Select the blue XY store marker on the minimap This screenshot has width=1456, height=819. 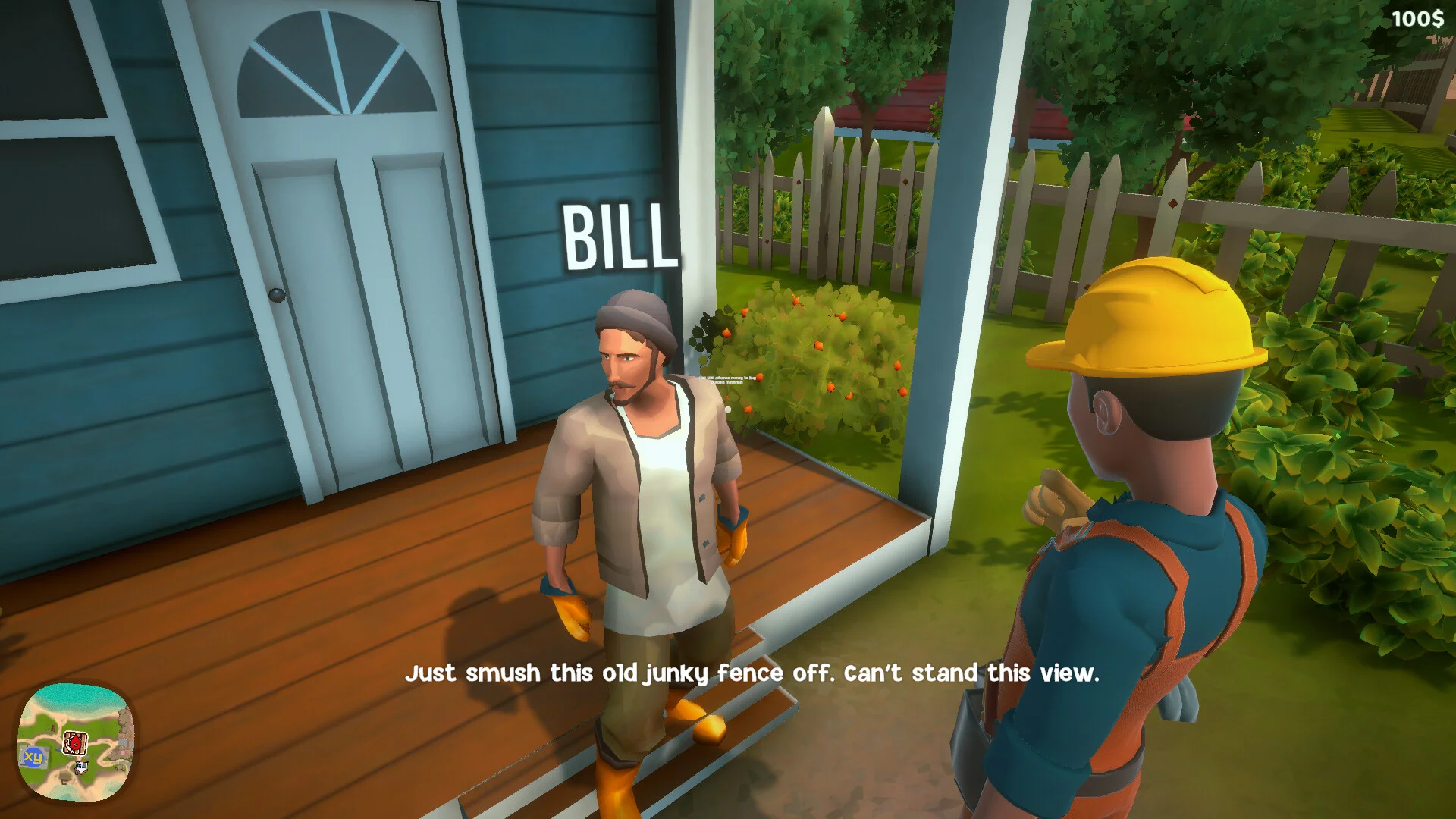point(33,756)
